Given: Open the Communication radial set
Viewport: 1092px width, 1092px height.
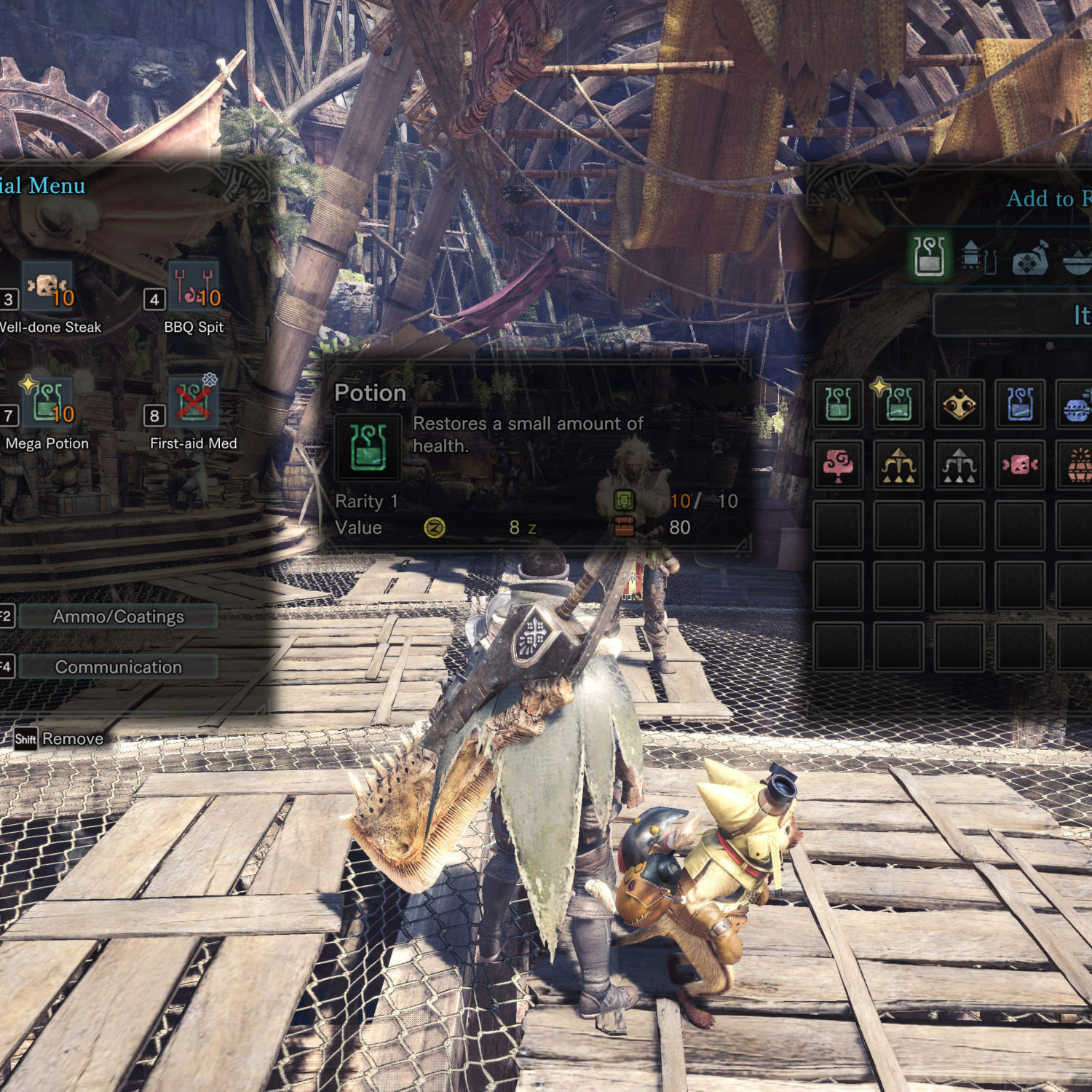Looking at the screenshot, I should pyautogui.click(x=118, y=667).
